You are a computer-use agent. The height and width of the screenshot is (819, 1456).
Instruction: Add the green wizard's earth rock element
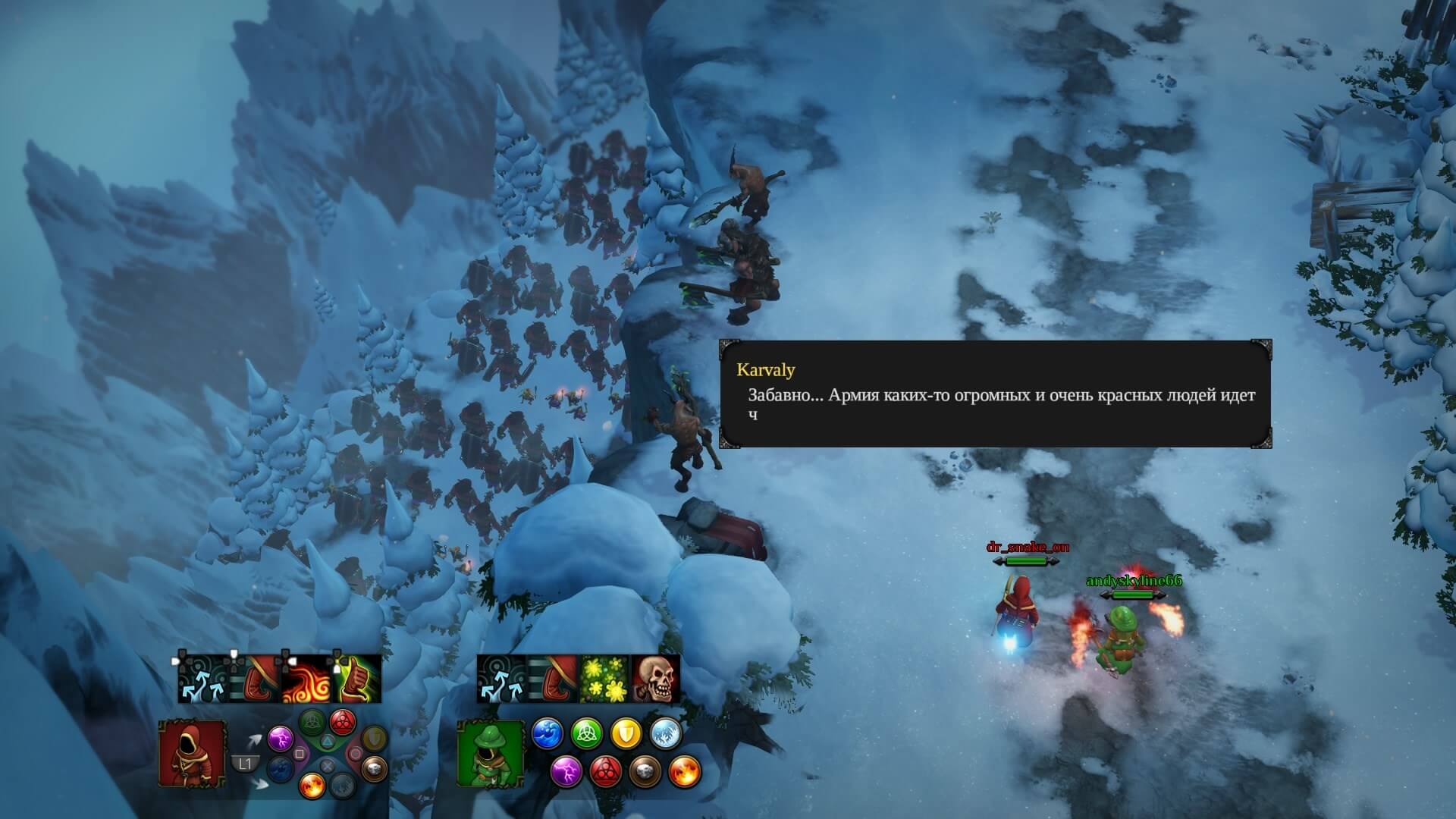coord(645,771)
